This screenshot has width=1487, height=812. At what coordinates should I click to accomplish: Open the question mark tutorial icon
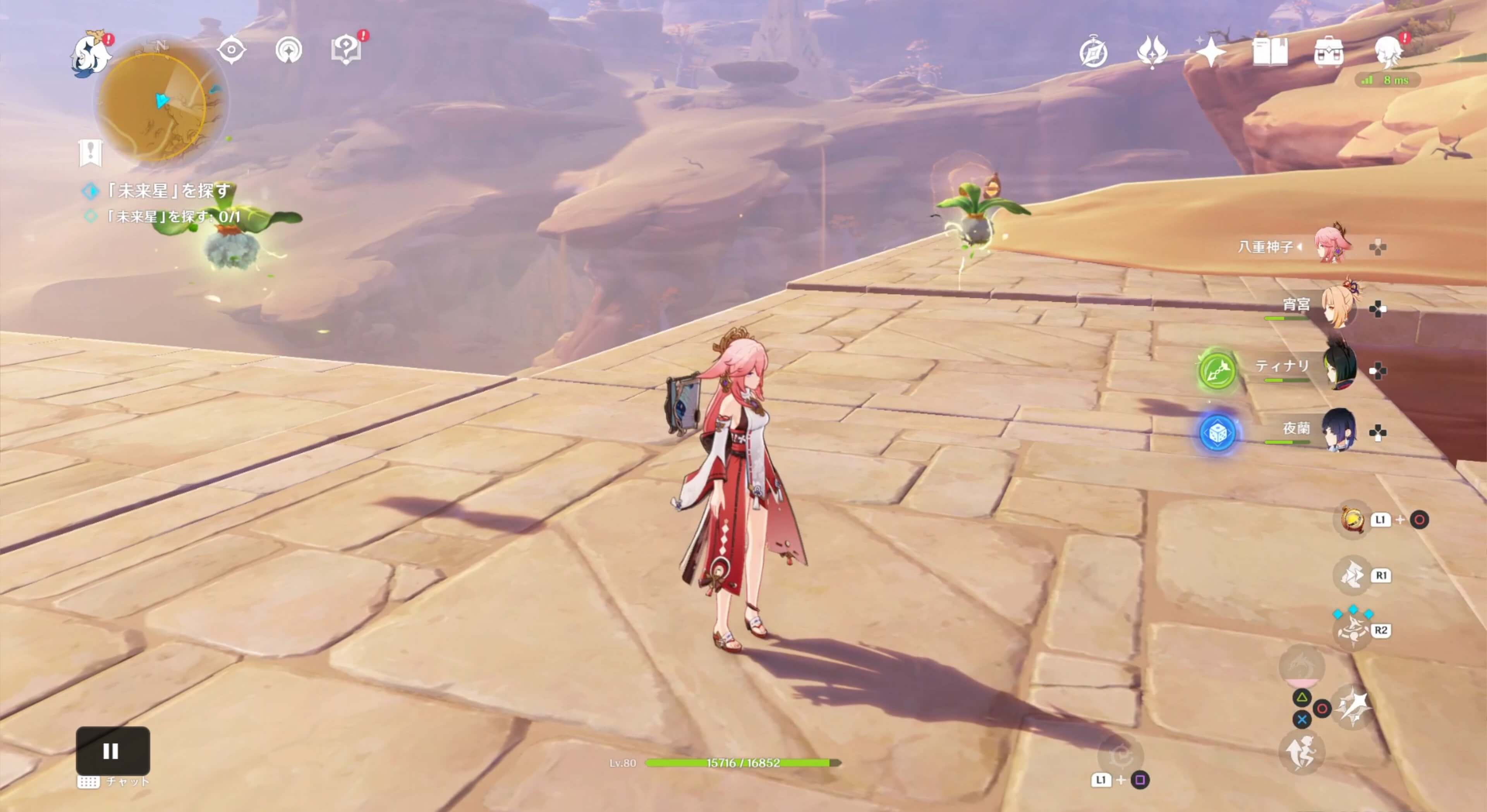click(x=345, y=51)
